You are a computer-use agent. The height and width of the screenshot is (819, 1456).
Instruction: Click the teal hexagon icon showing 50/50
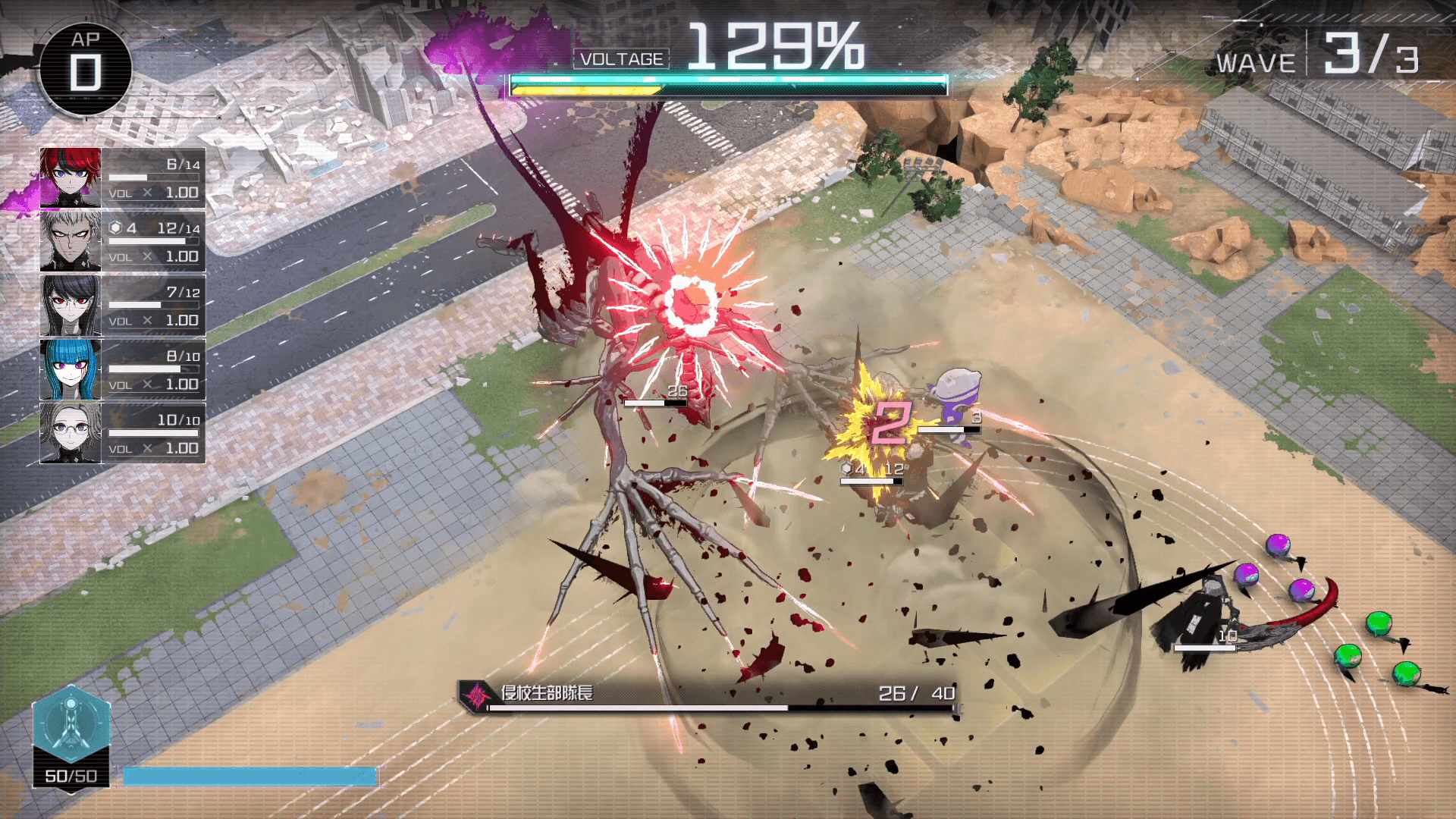pos(71,725)
